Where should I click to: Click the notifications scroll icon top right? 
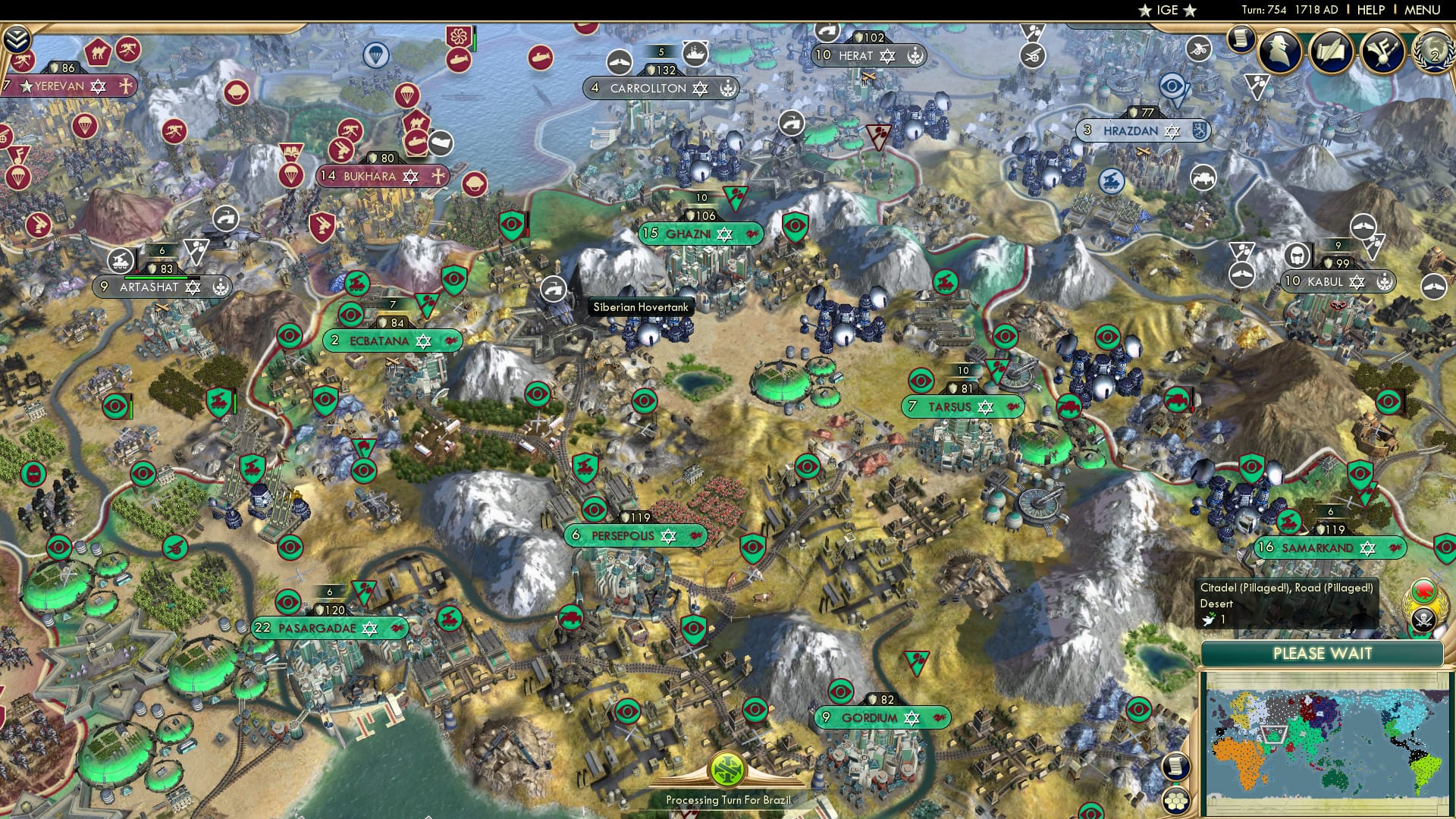1241,40
